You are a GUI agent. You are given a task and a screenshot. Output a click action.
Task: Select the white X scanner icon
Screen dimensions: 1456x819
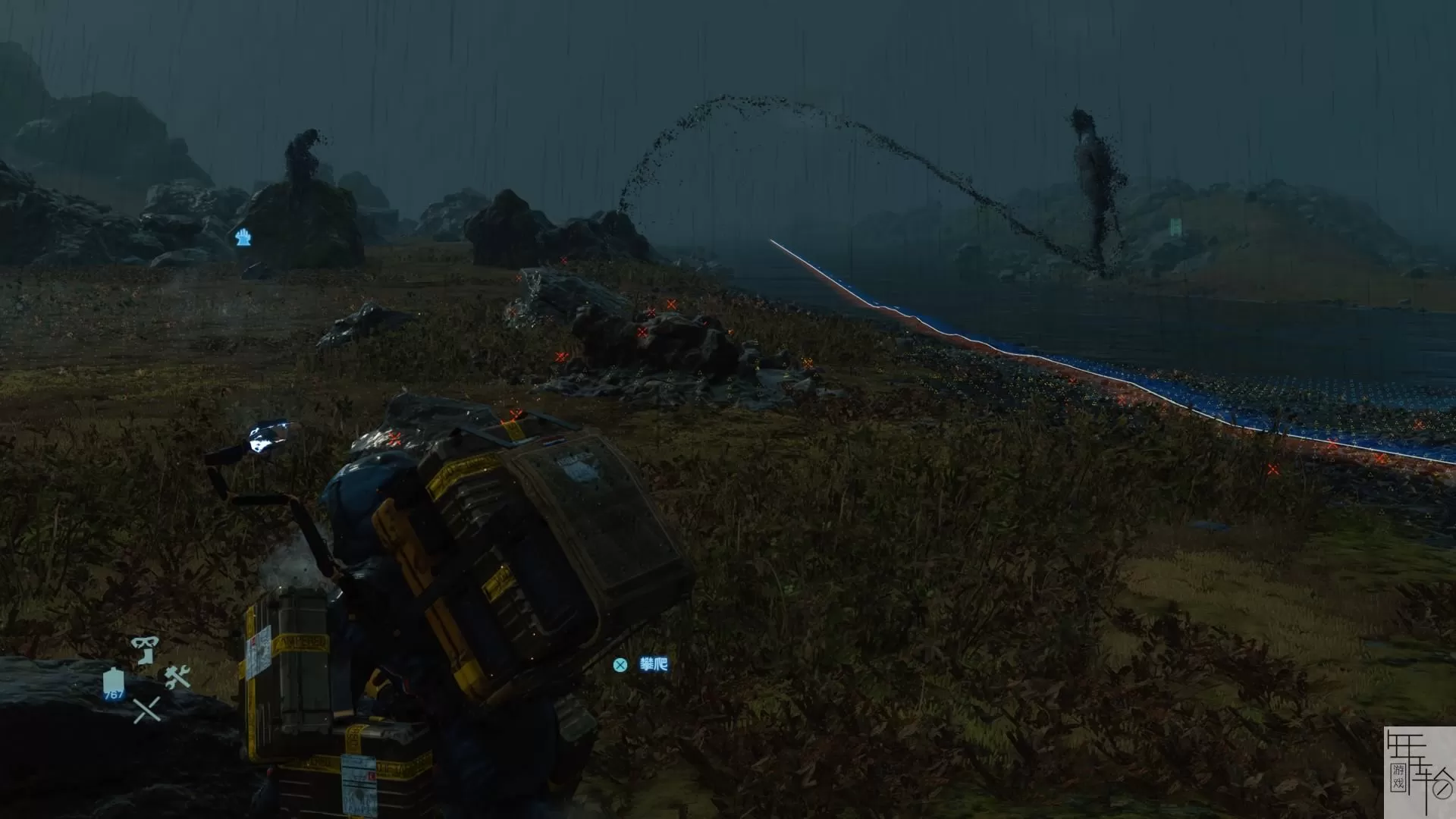point(146,710)
